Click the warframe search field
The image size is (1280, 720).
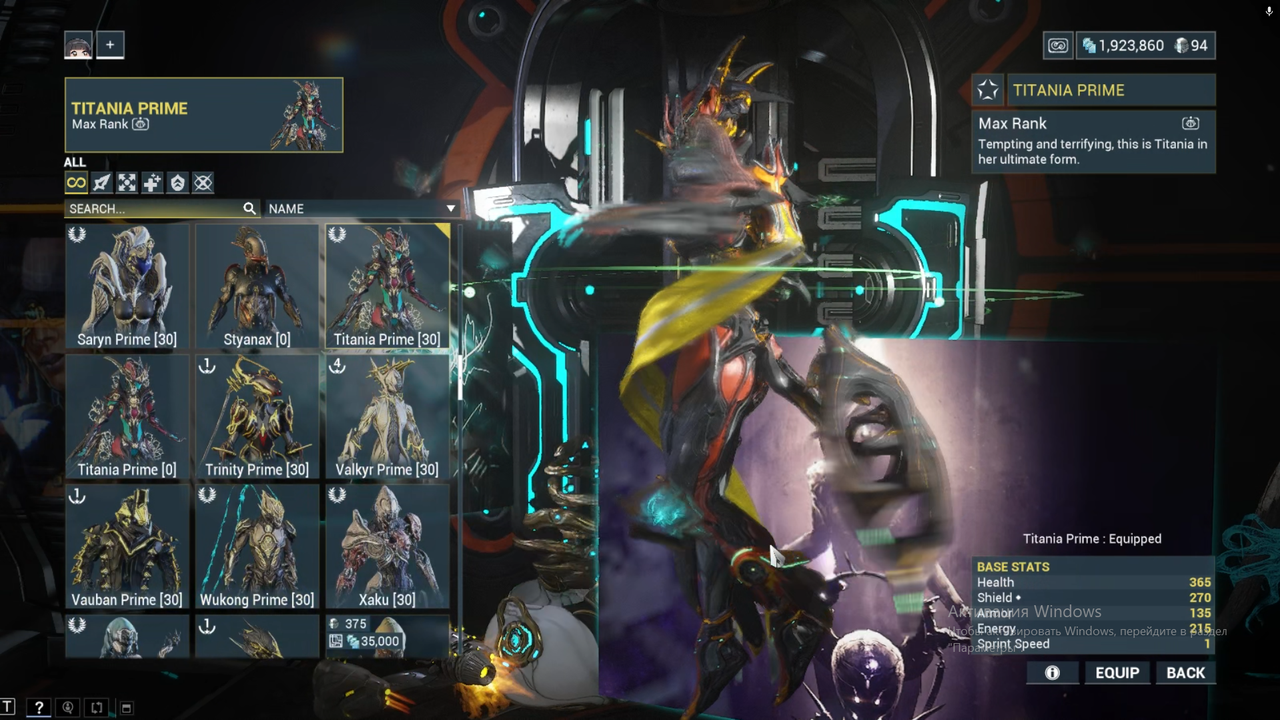pyautogui.click(x=154, y=209)
